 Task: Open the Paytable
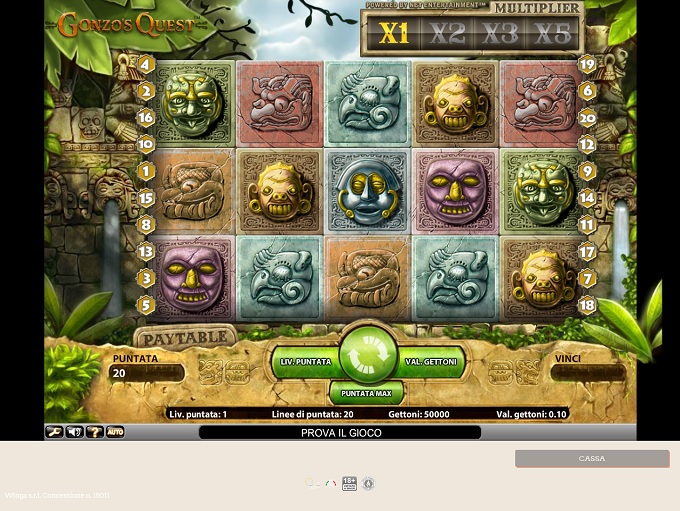pos(185,338)
